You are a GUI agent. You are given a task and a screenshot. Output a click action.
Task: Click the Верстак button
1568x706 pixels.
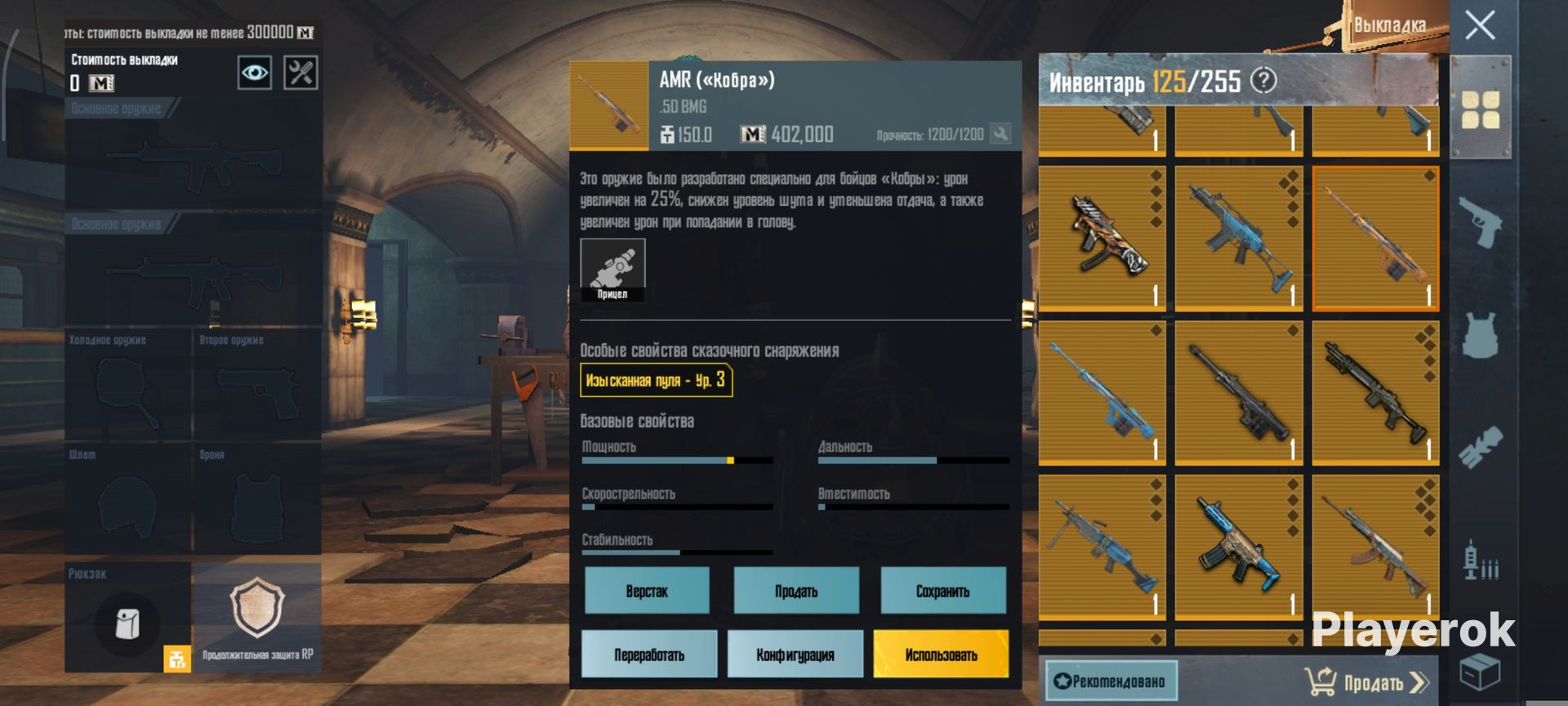pyautogui.click(x=647, y=591)
